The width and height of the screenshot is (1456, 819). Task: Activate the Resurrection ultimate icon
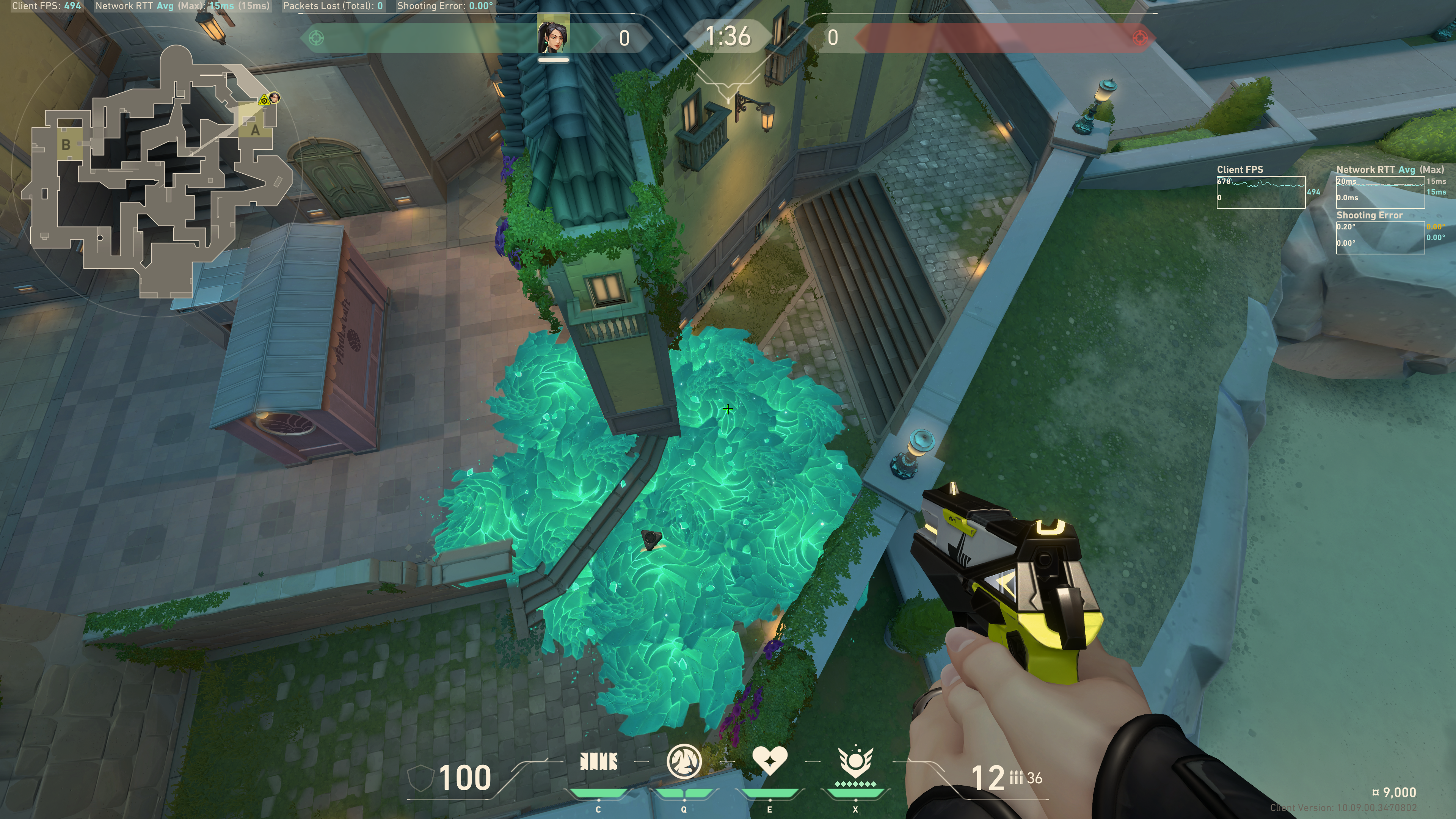(x=855, y=761)
